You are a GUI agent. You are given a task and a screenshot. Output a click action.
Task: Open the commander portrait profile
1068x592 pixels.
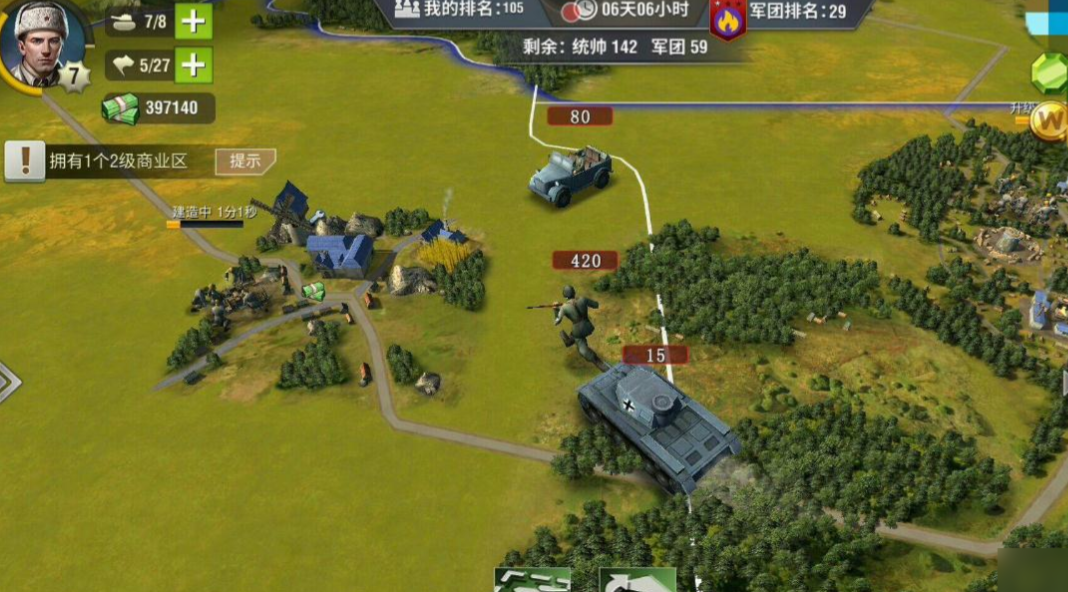pyautogui.click(x=41, y=42)
